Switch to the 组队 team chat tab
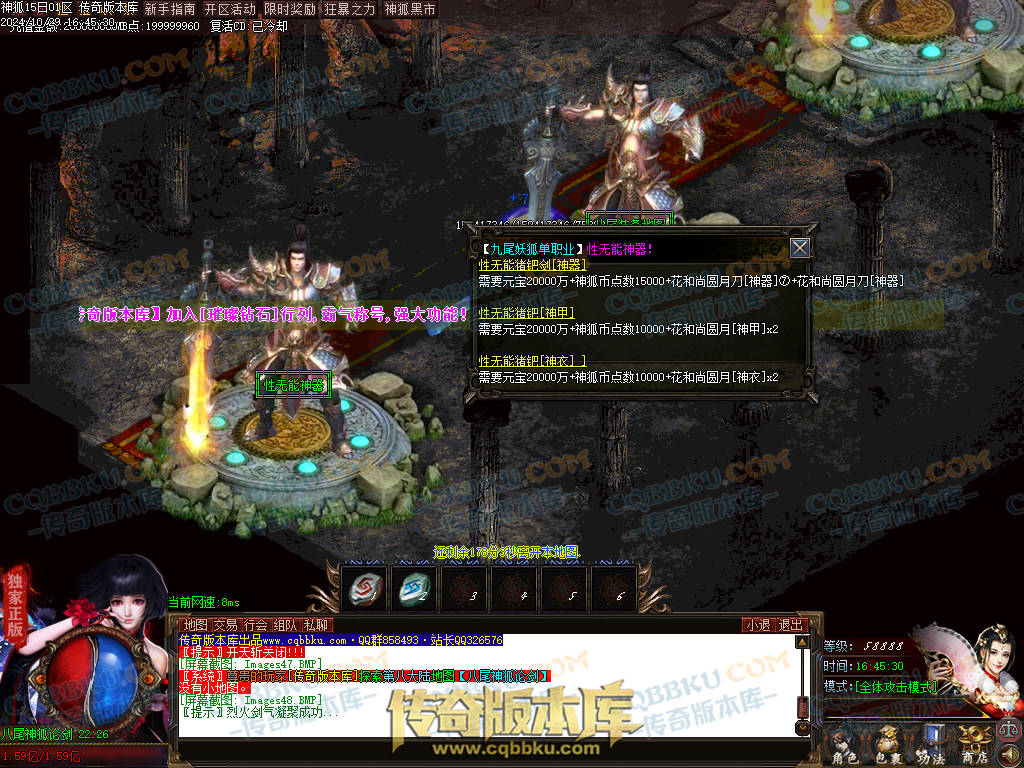This screenshot has width=1024, height=768. 285,625
